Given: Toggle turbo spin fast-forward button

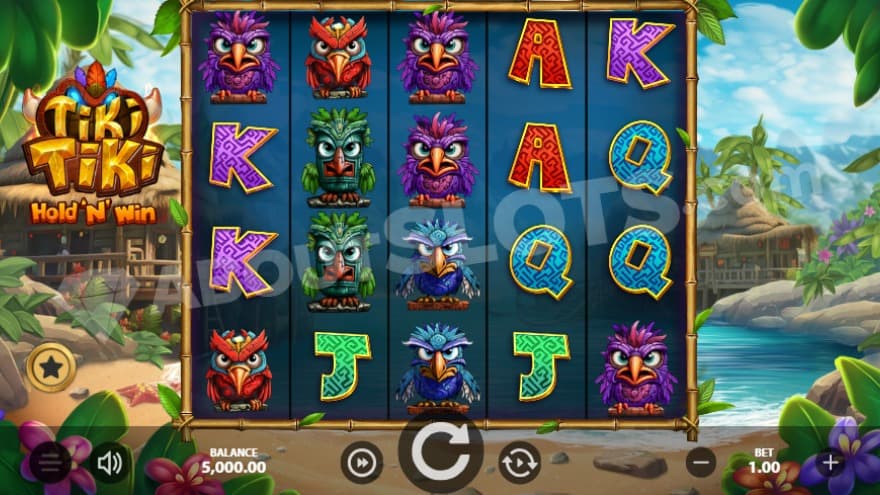Looking at the screenshot, I should coord(361,462).
